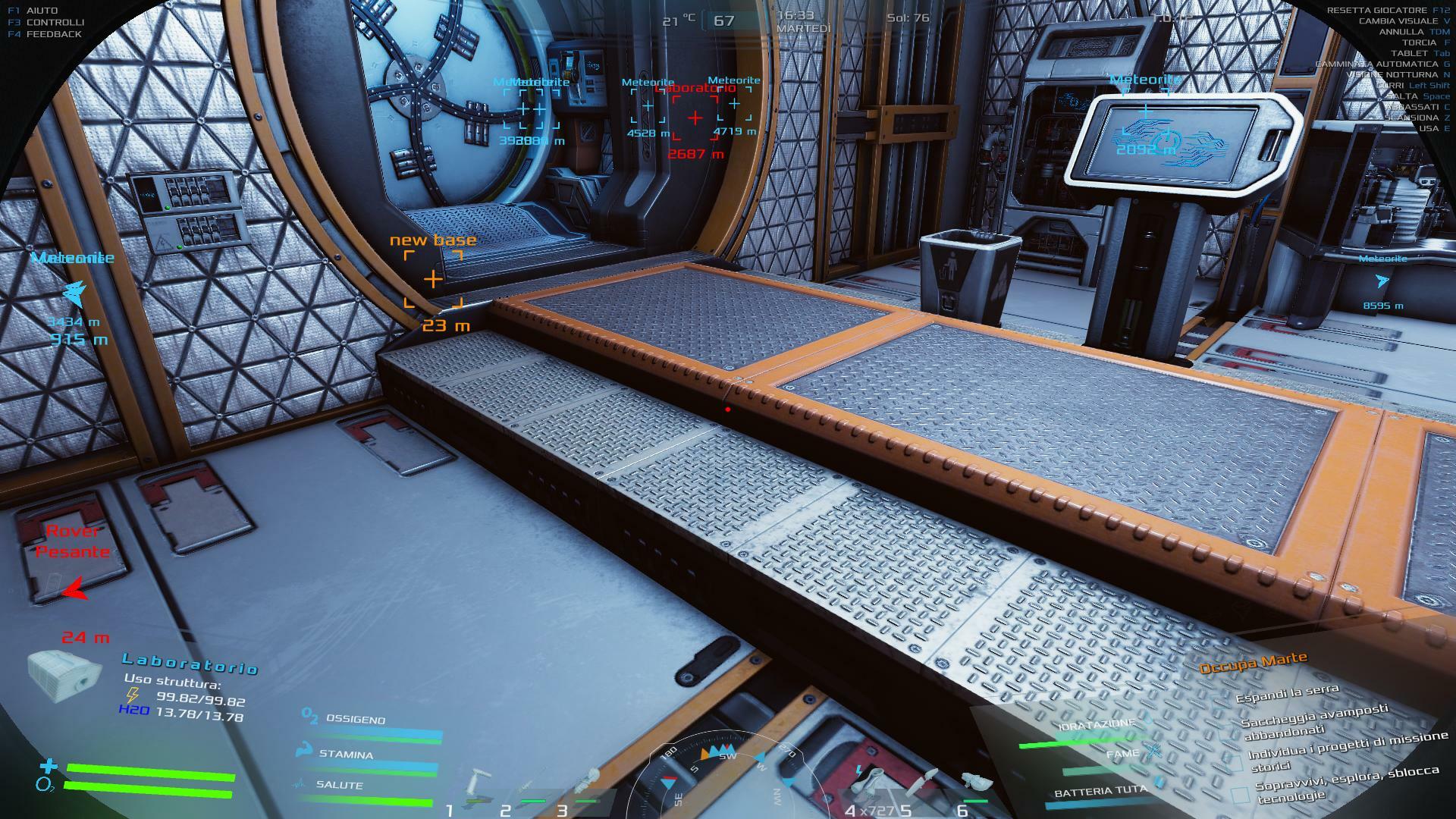Click the Meteorite arrow showing 8595 m
The image size is (1456, 819).
coord(1382,281)
